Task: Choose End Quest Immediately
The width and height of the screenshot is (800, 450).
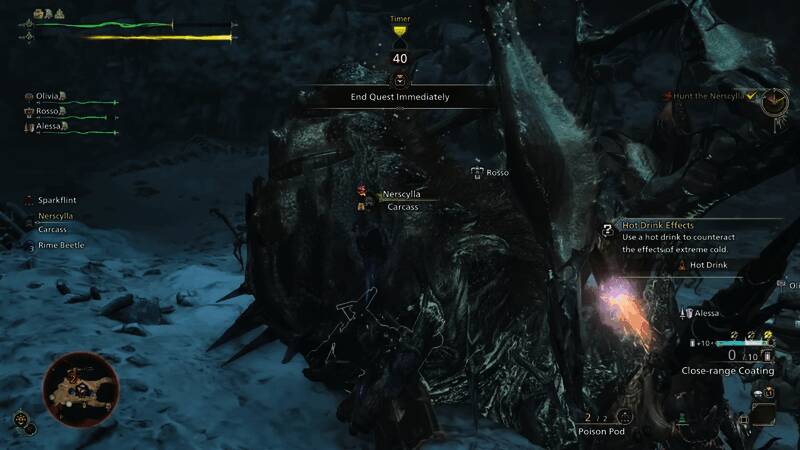Action: pyautogui.click(x=399, y=97)
